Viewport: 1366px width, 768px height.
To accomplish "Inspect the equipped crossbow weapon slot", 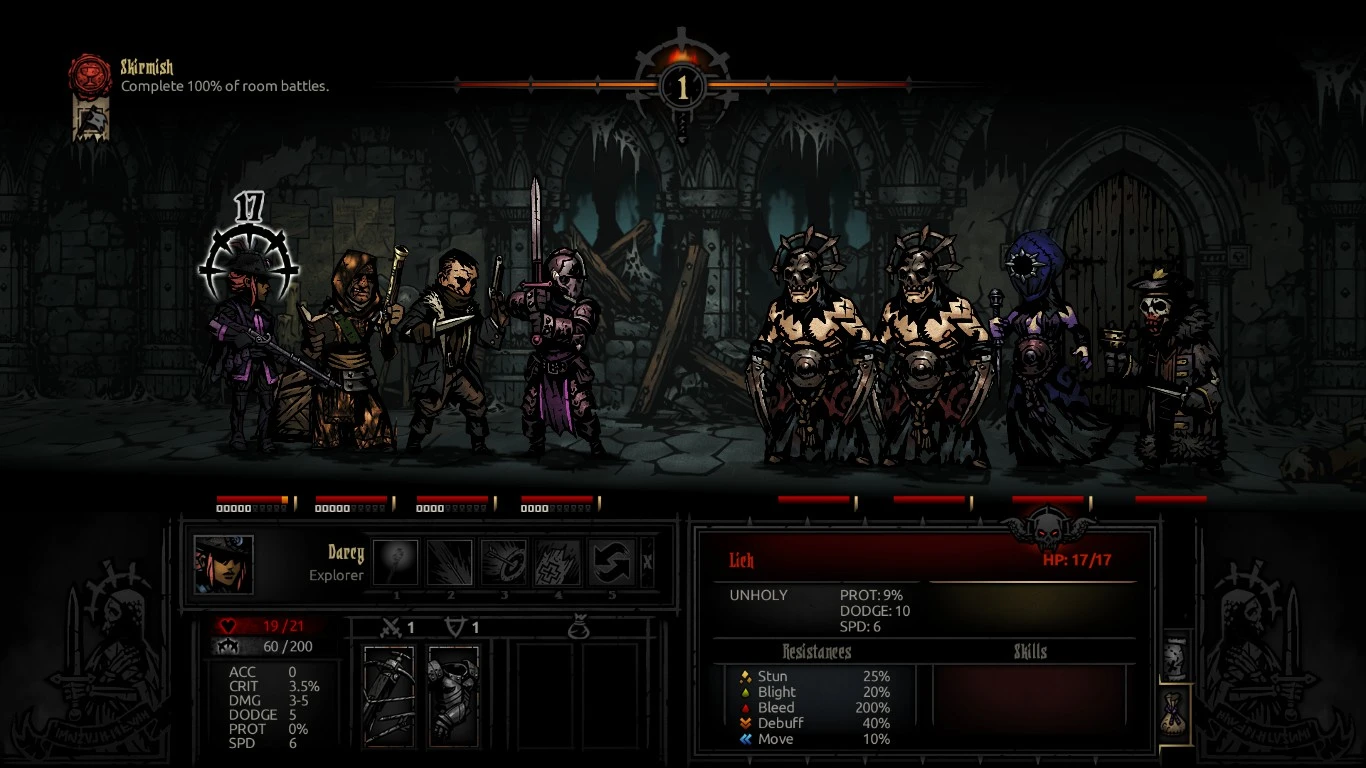I will 389,696.
